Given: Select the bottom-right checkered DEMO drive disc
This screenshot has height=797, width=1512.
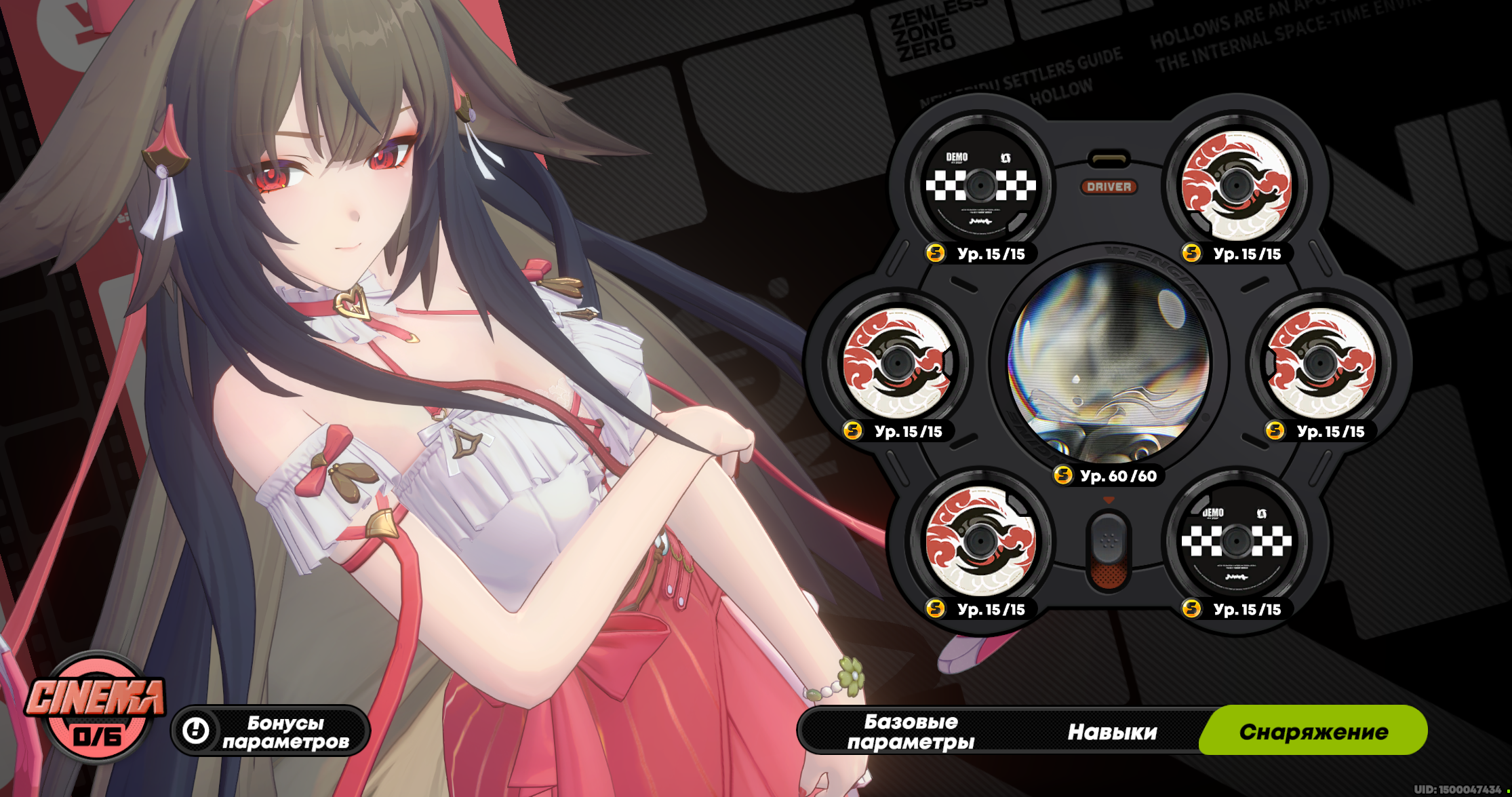Looking at the screenshot, I should 1236,541.
